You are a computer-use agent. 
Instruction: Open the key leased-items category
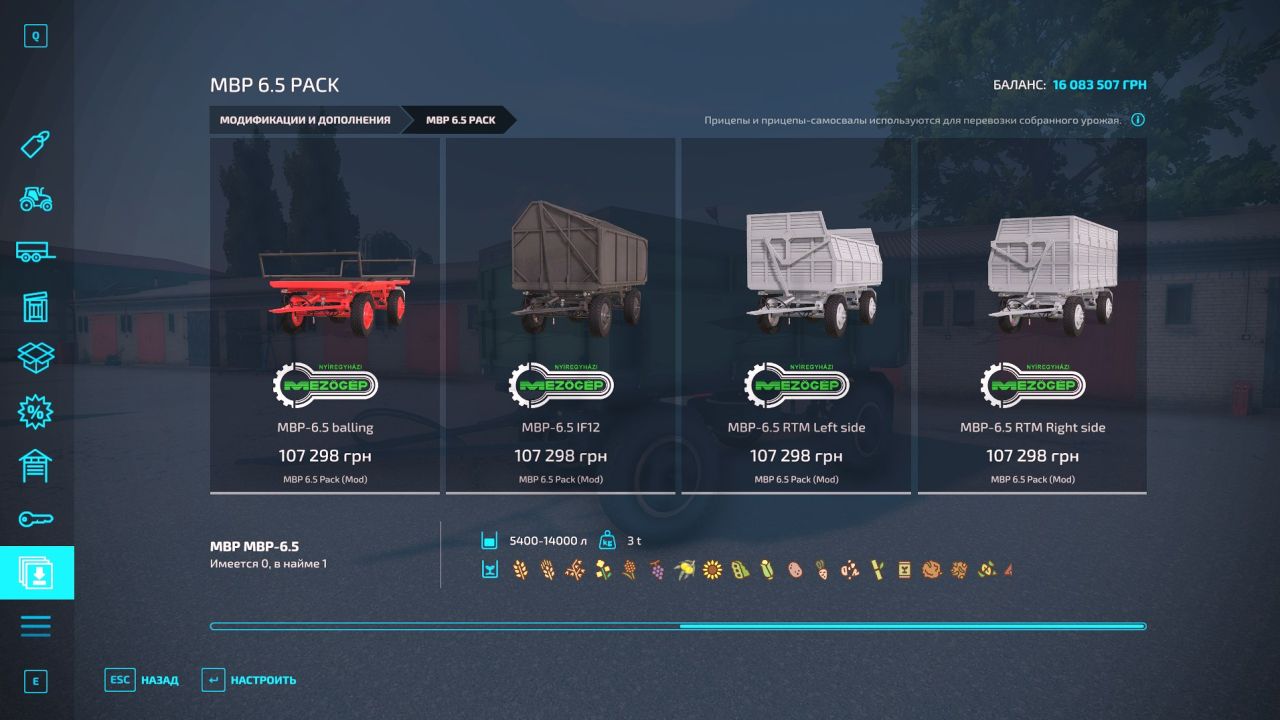coord(36,519)
